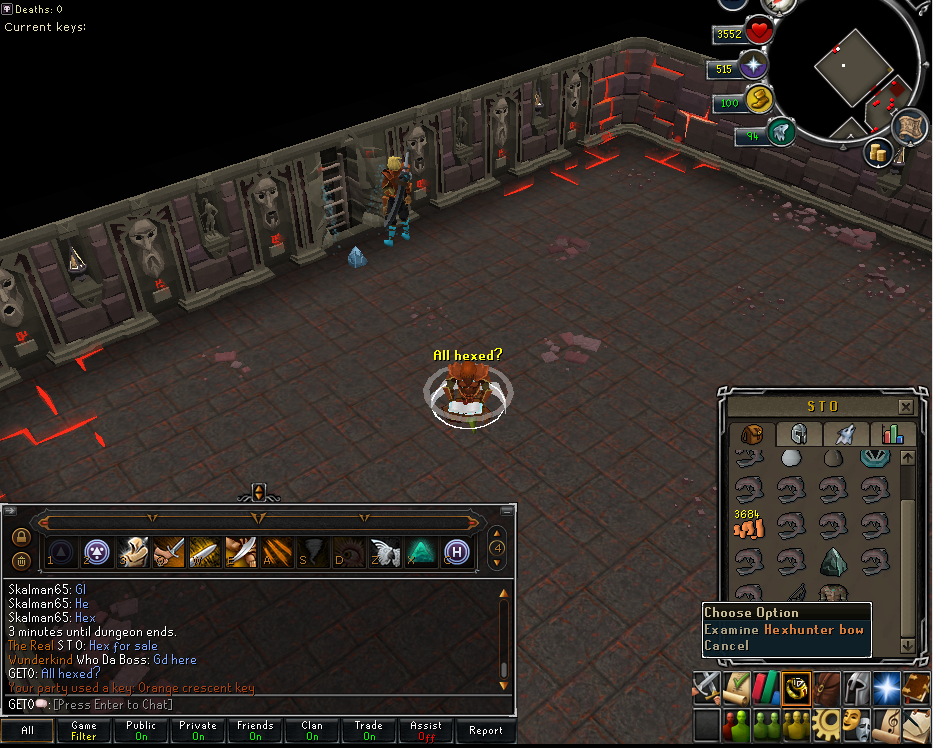
Task: Select the orange coins stack numbered 3684
Action: pos(749,523)
